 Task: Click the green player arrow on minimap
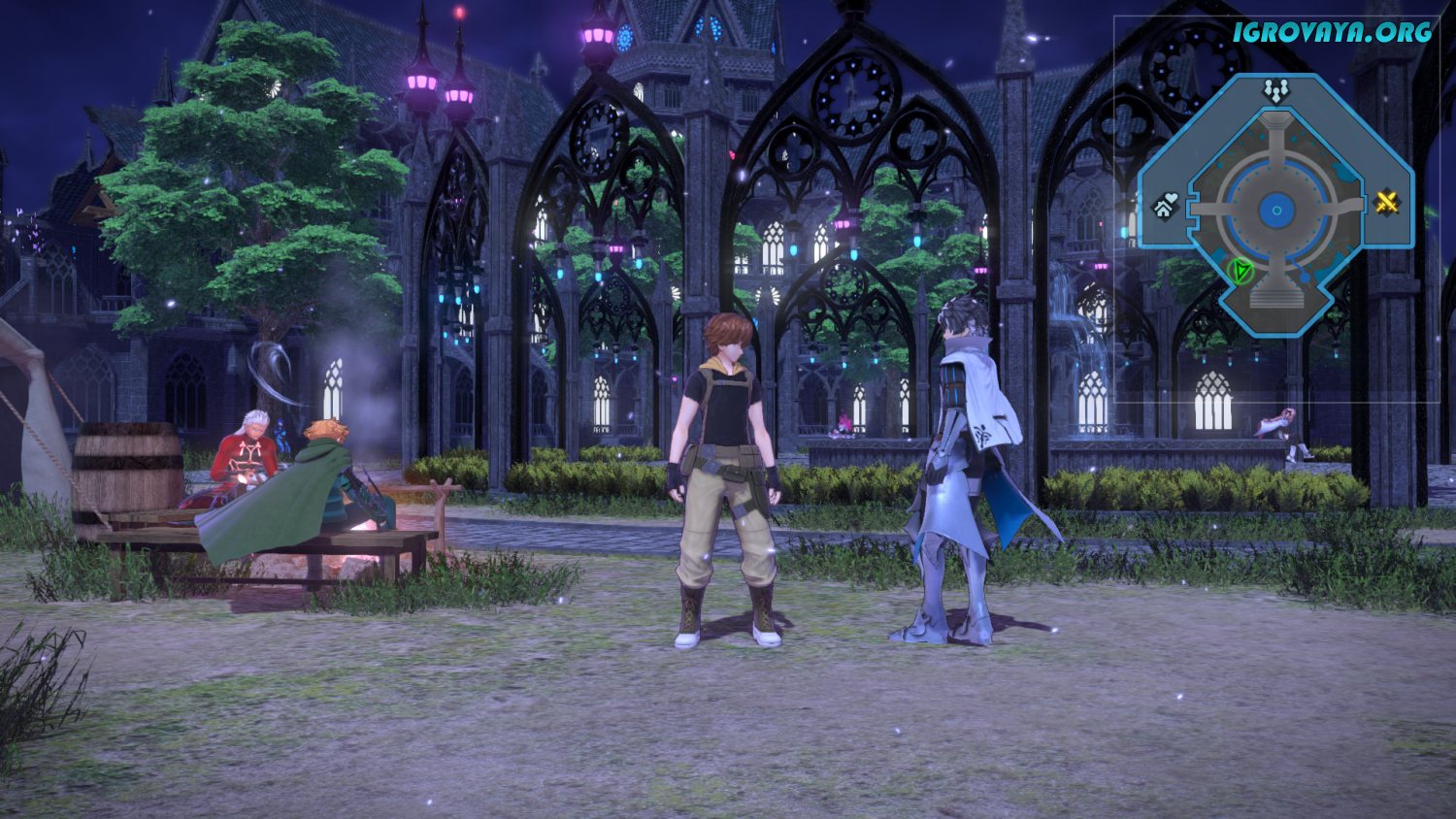[1240, 271]
